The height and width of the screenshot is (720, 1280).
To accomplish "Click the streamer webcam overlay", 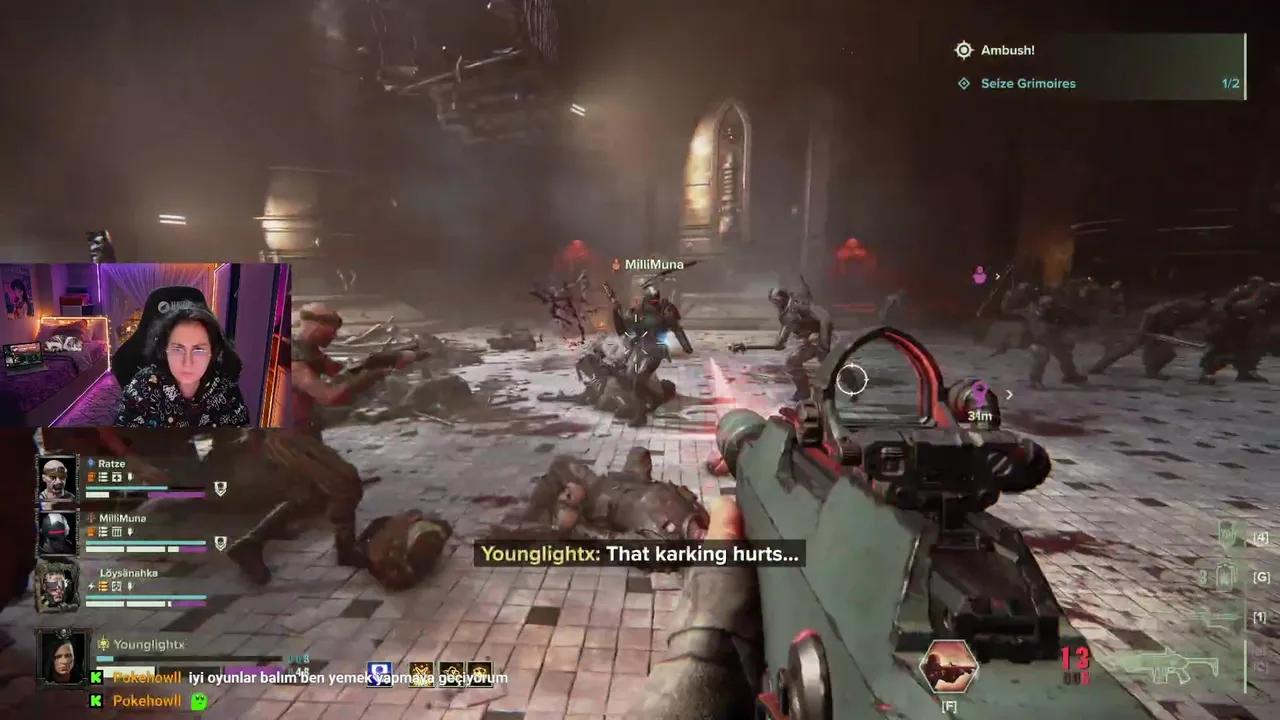I will click(145, 345).
